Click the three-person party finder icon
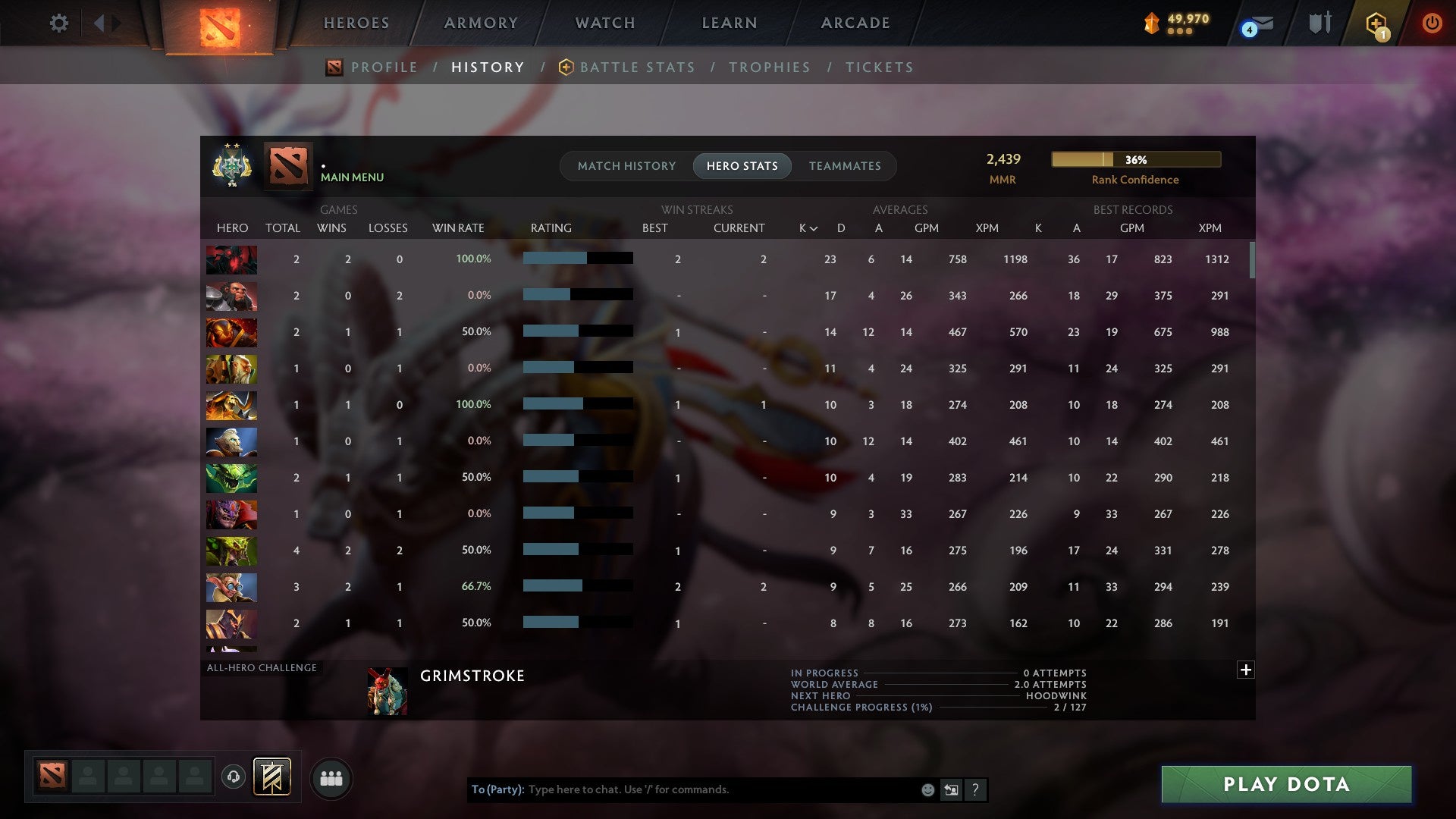1456x819 pixels. click(x=331, y=777)
